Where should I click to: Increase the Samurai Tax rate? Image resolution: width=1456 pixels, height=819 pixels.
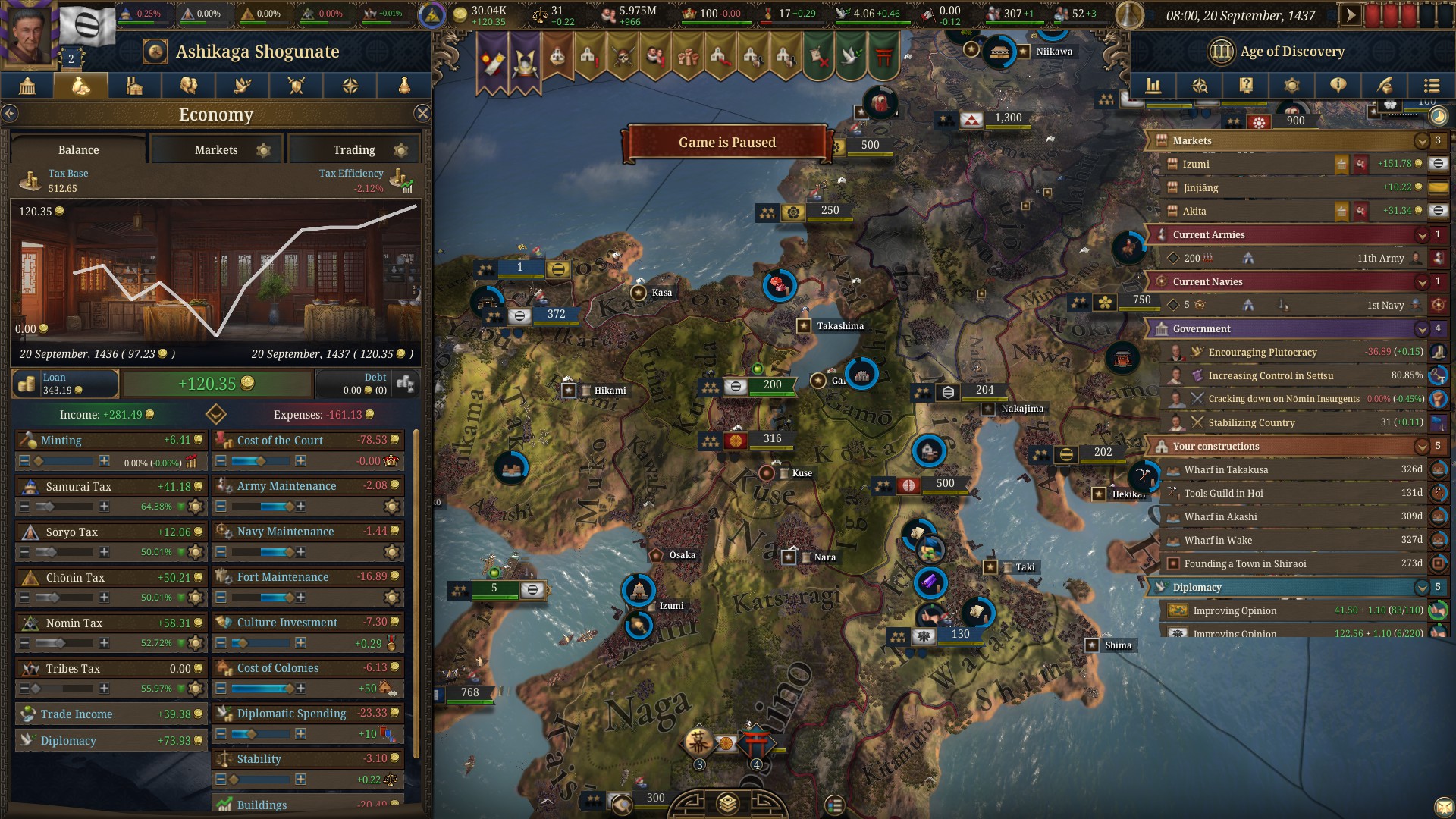point(104,507)
